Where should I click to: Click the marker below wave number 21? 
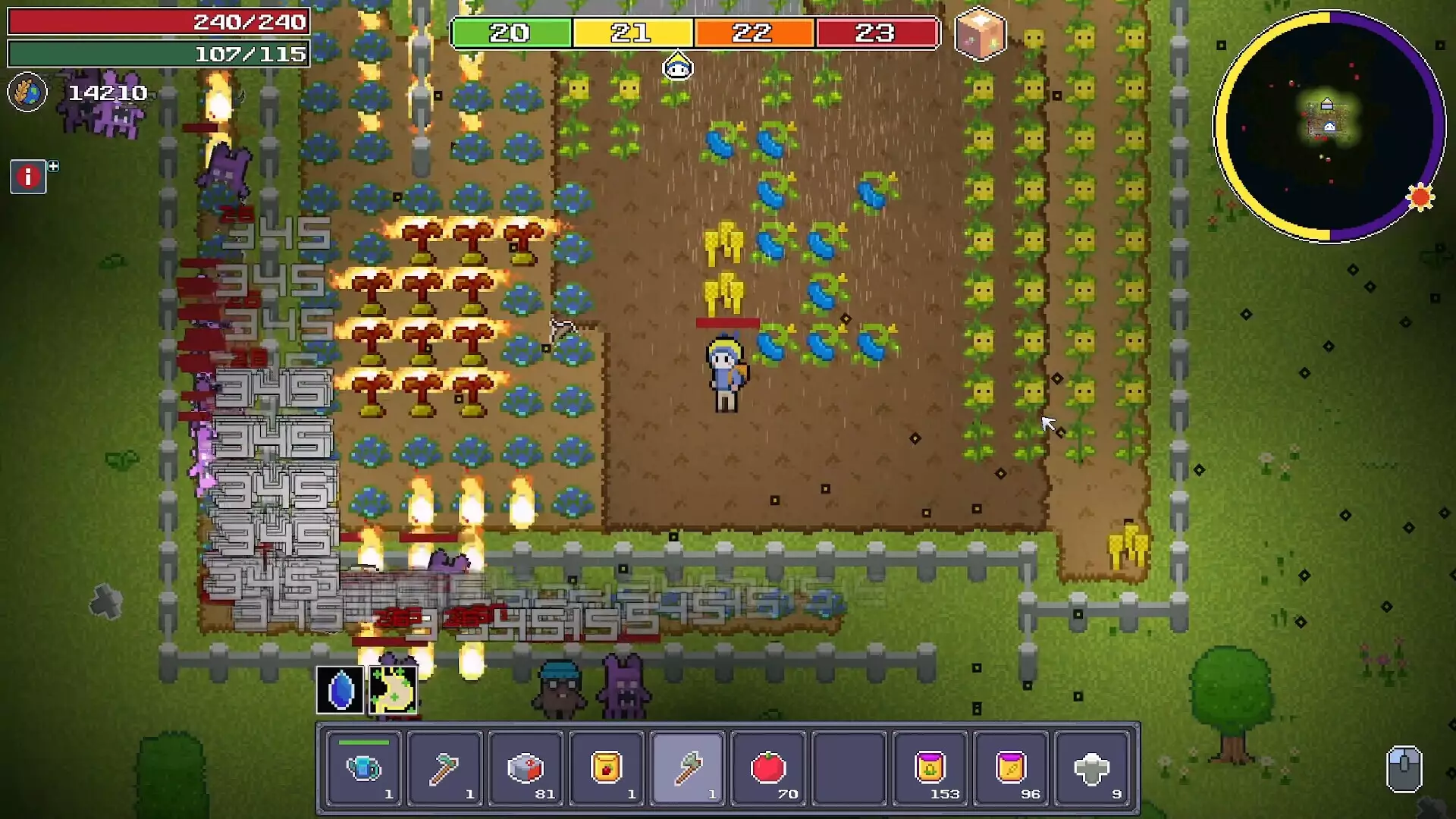point(677,67)
